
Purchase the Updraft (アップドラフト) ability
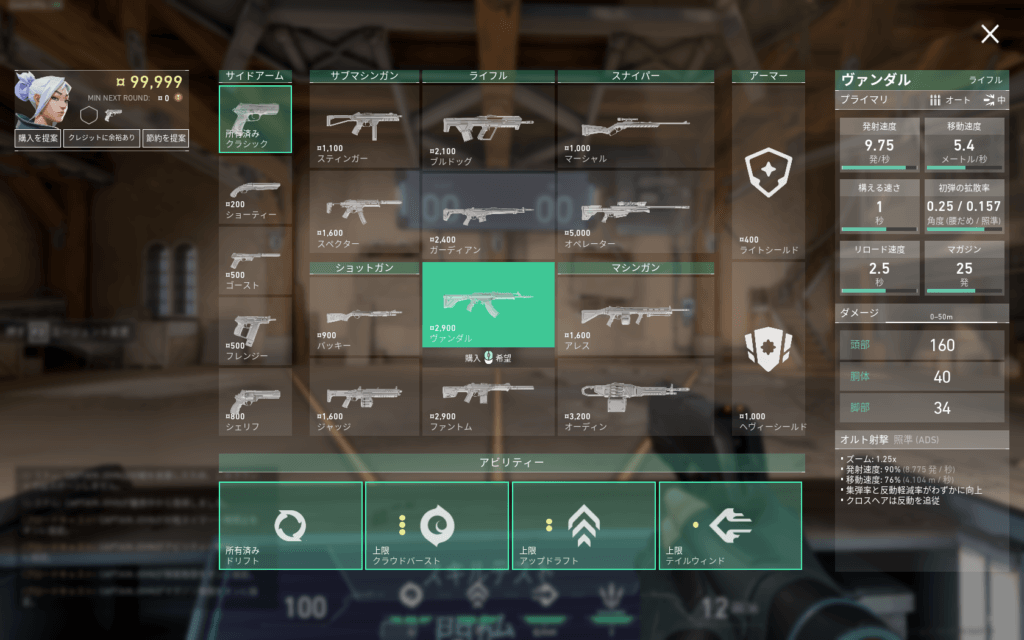[583, 525]
